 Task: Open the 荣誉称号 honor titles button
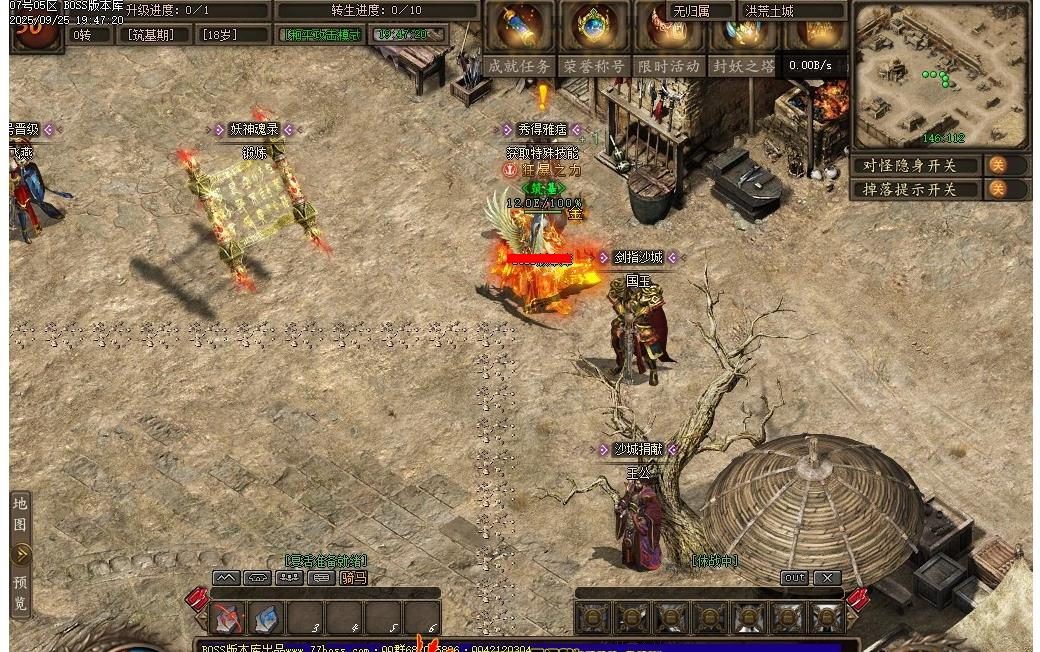[x=593, y=66]
